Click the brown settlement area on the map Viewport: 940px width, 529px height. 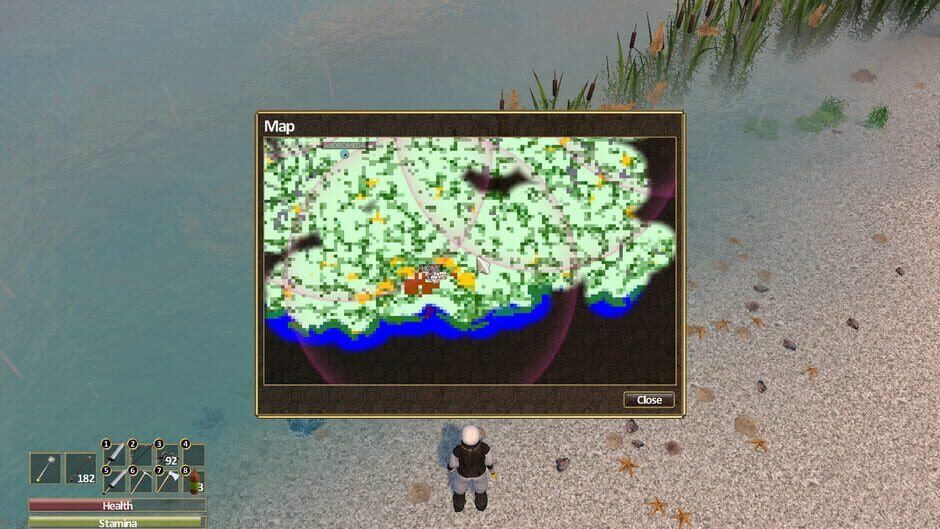(421, 286)
